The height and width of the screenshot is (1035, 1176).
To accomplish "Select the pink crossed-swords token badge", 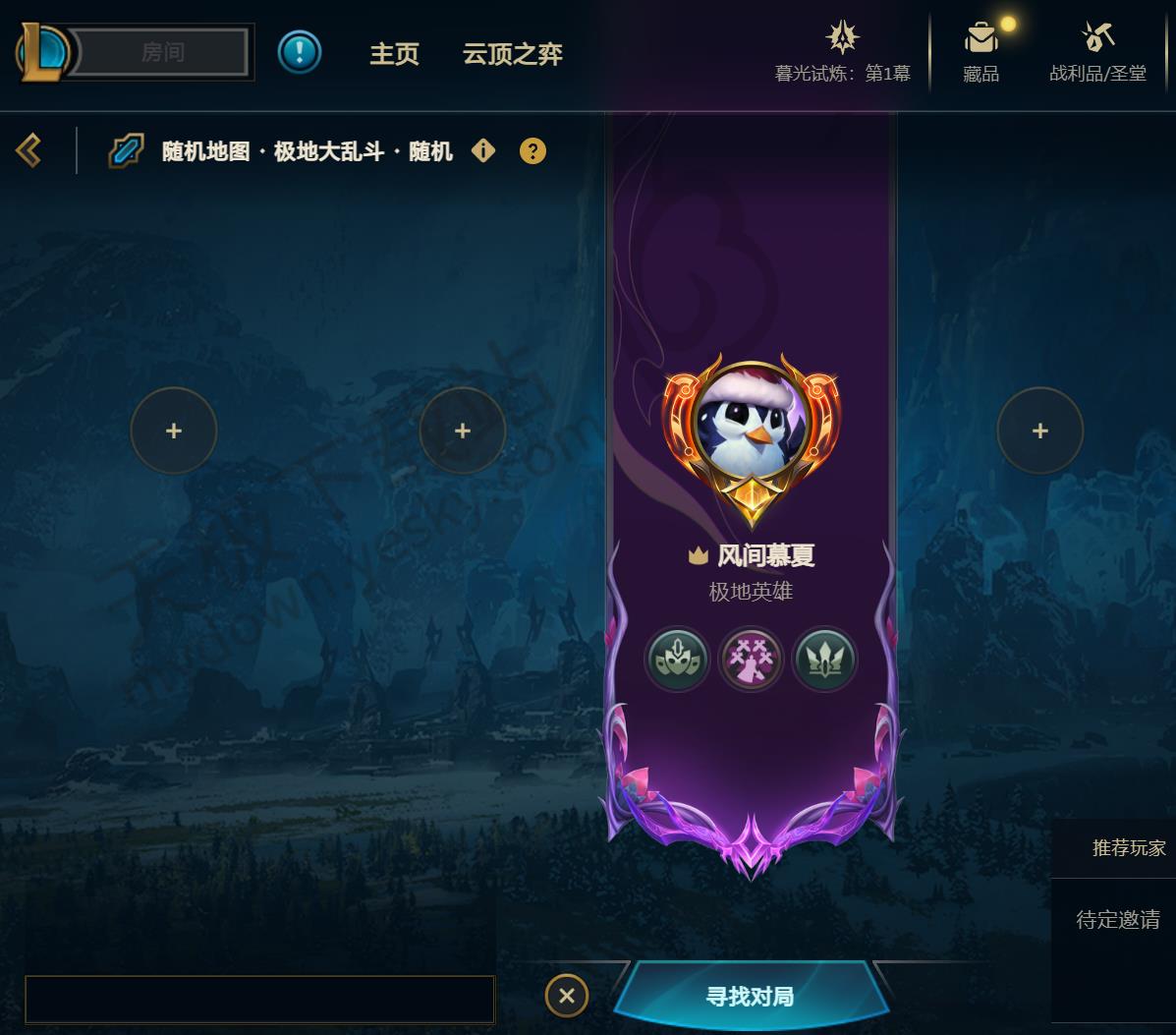I will 751,659.
